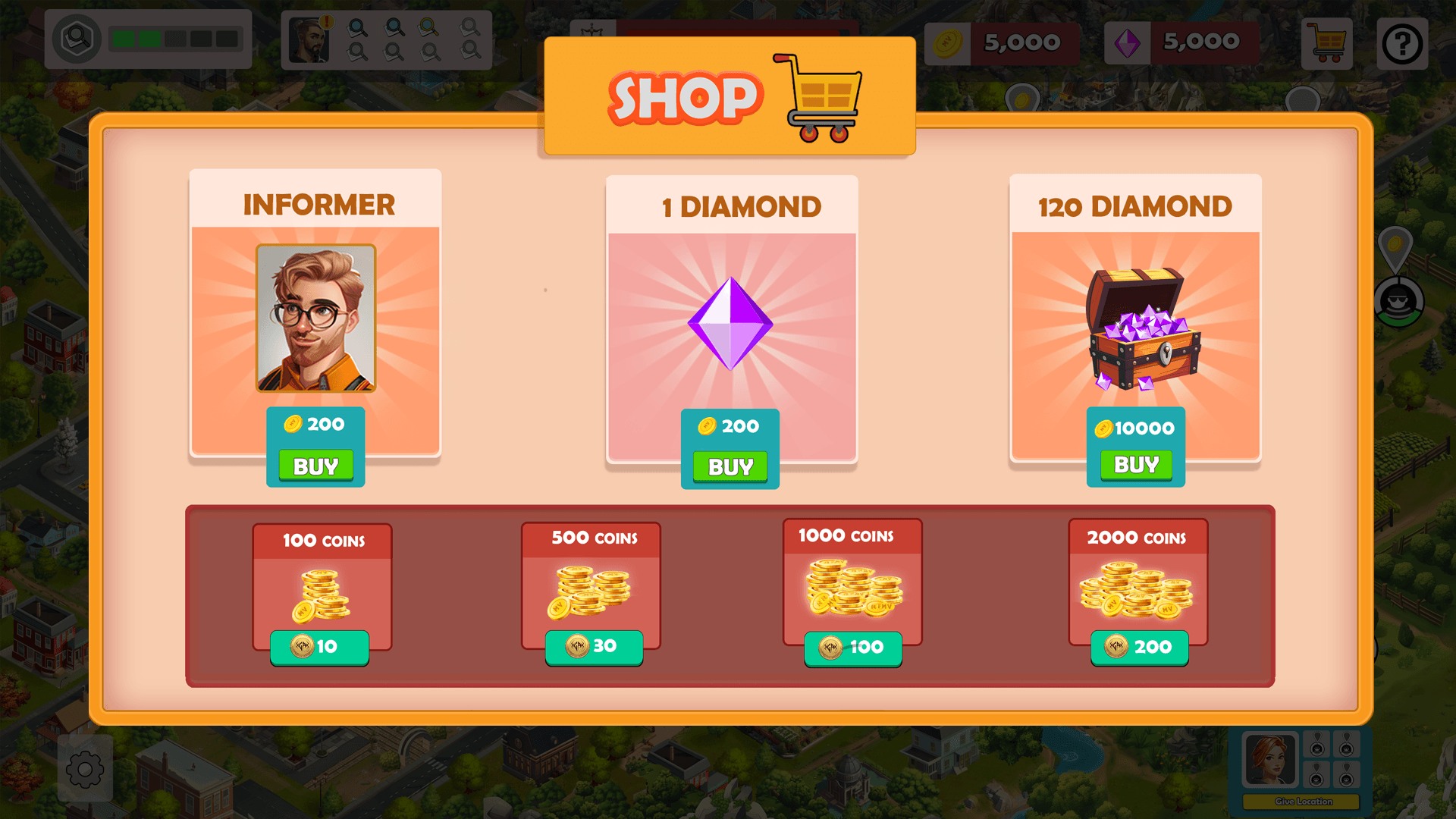The height and width of the screenshot is (819, 1456).
Task: Toggle the bottom-right location pin slot
Action: [1347, 774]
